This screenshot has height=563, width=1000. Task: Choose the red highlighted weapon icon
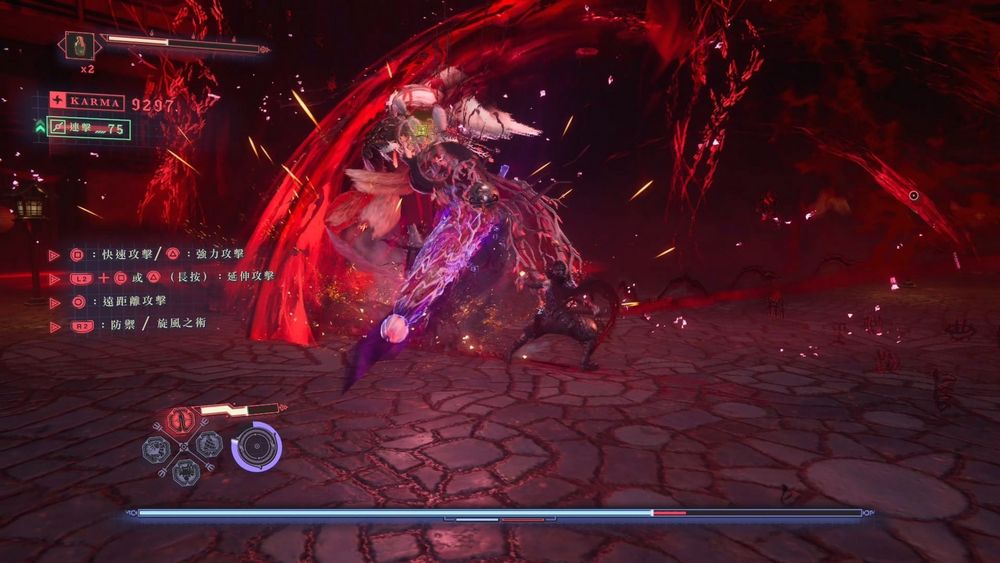(183, 420)
